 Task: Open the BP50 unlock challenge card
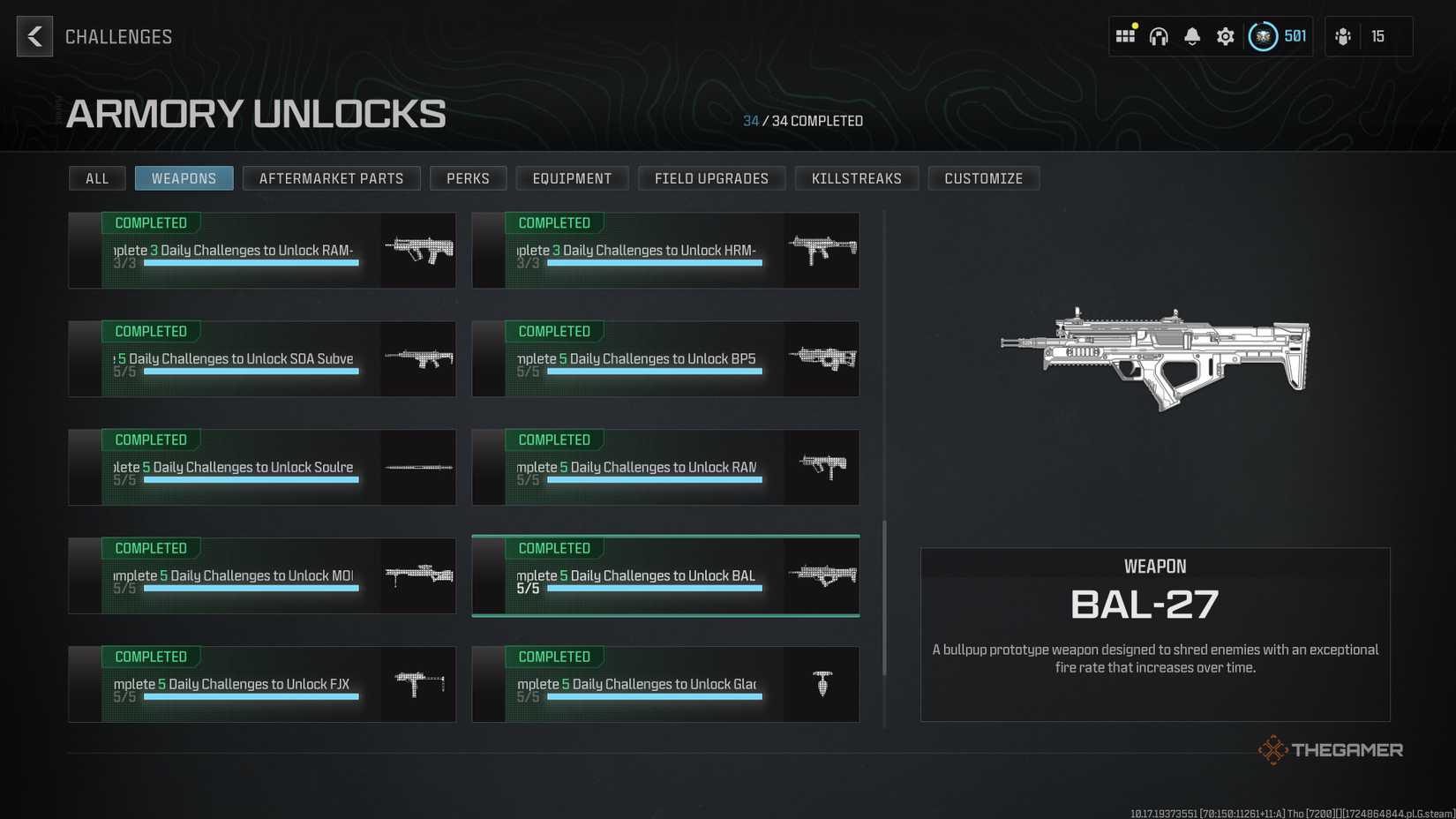665,358
